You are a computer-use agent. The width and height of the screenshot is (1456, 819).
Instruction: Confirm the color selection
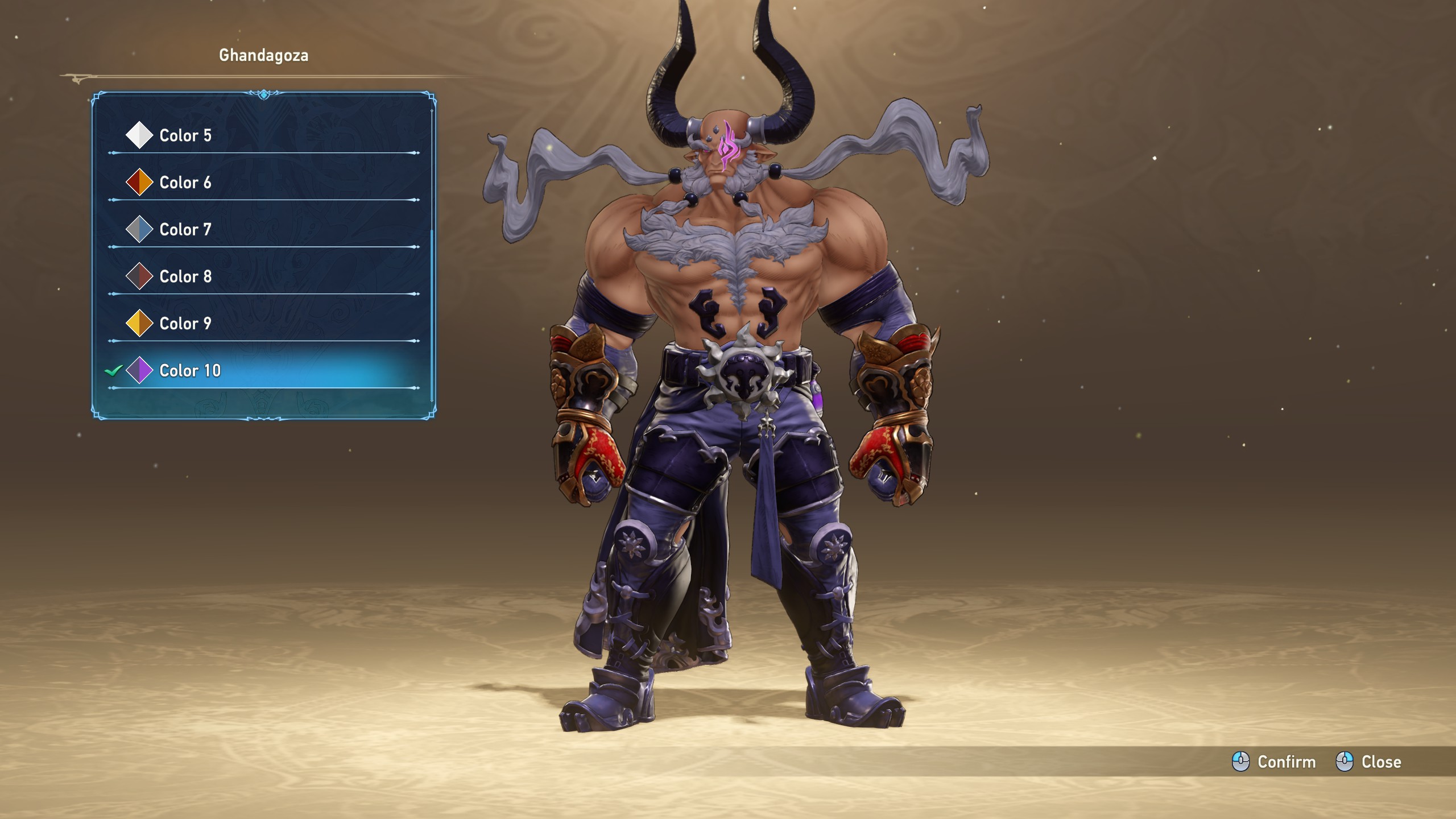tap(1274, 762)
